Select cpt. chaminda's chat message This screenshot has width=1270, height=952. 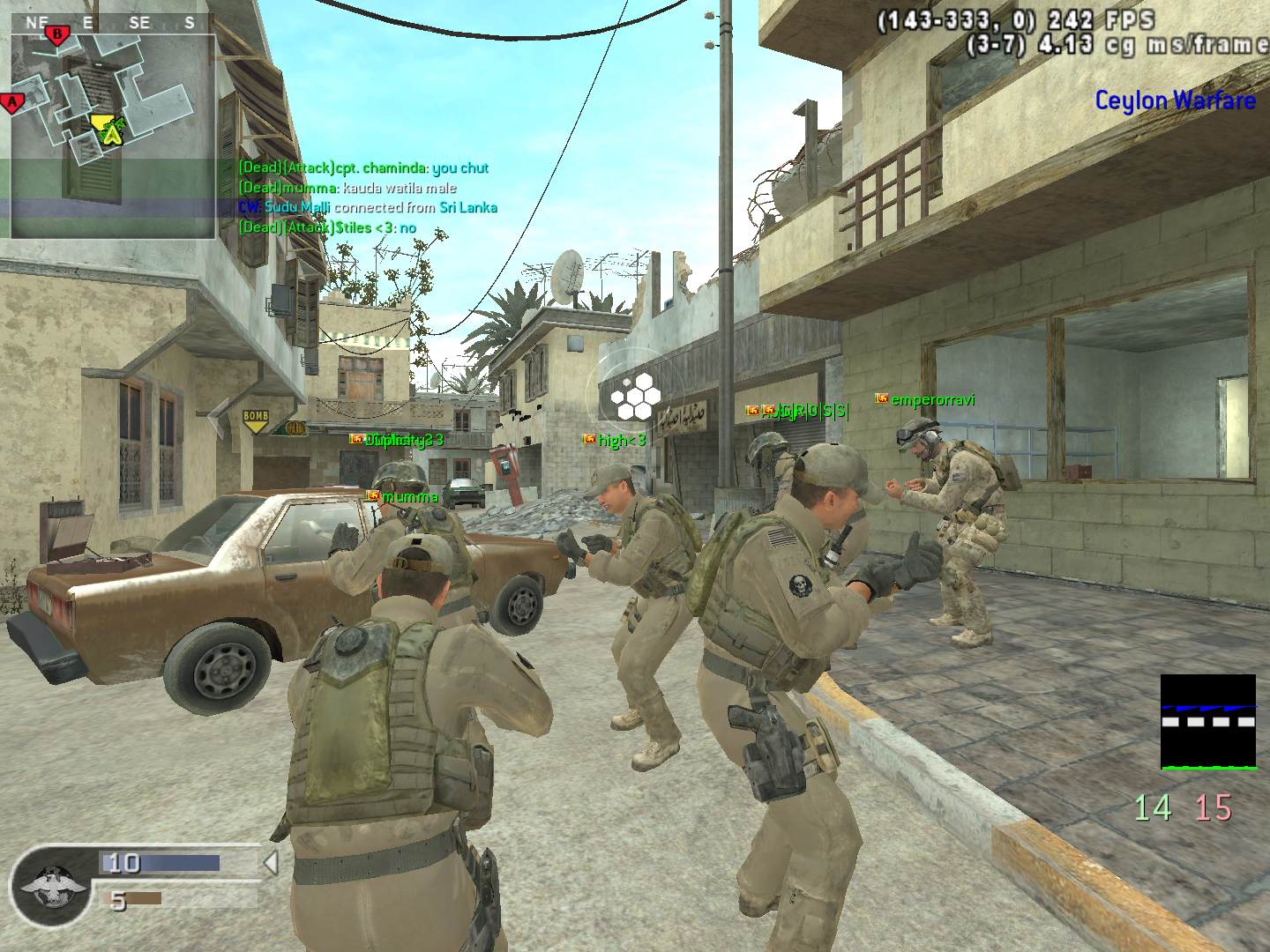363,167
